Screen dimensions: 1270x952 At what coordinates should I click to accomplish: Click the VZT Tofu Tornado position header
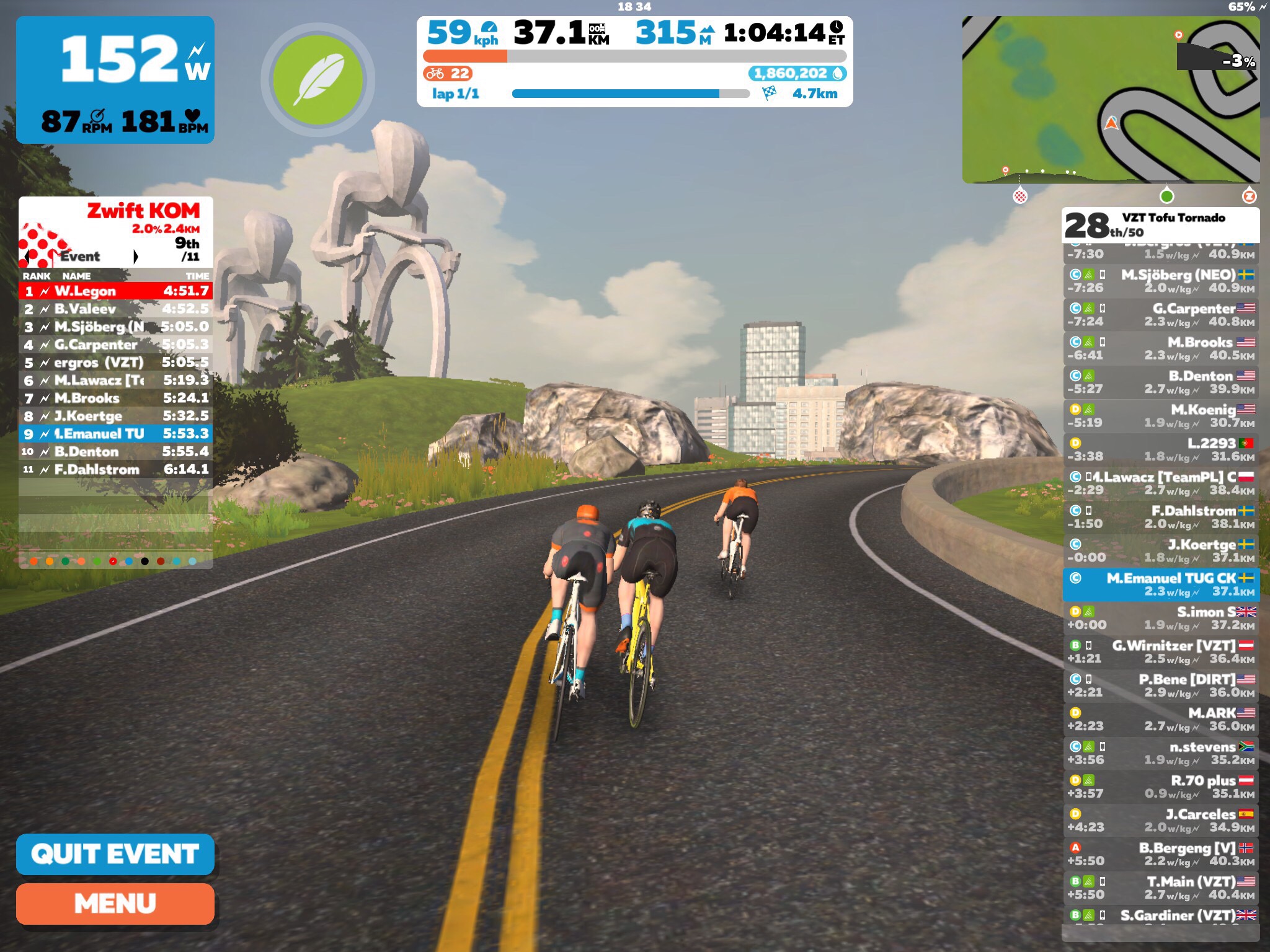[x=1161, y=224]
